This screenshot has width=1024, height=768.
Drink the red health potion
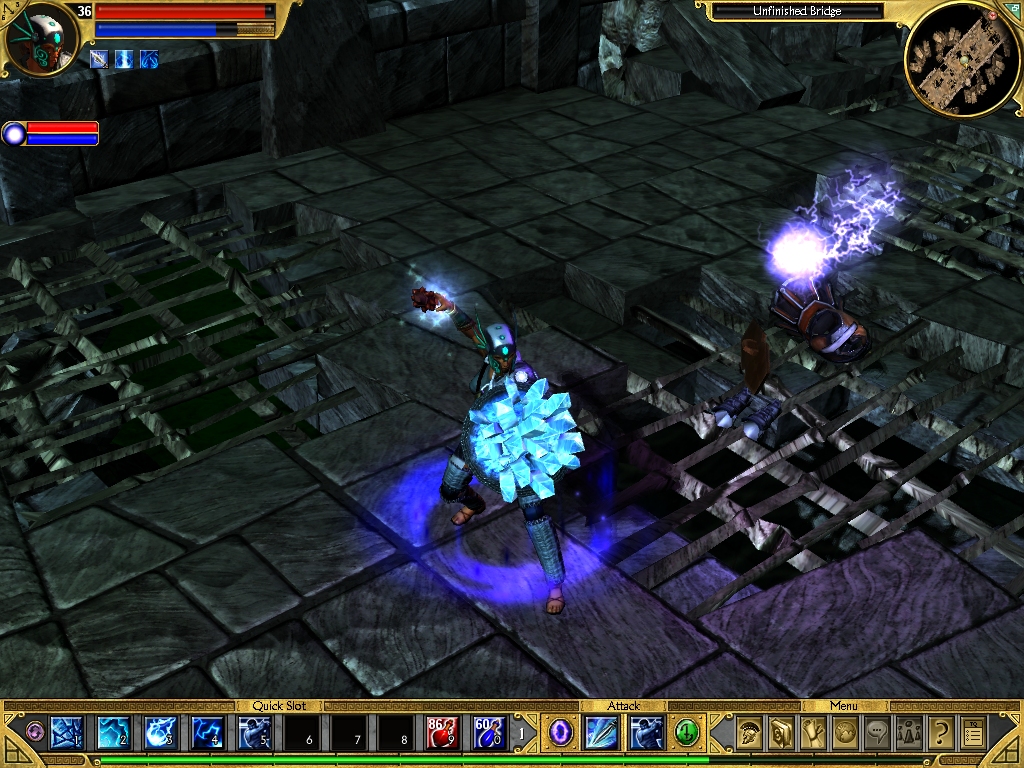(x=443, y=733)
